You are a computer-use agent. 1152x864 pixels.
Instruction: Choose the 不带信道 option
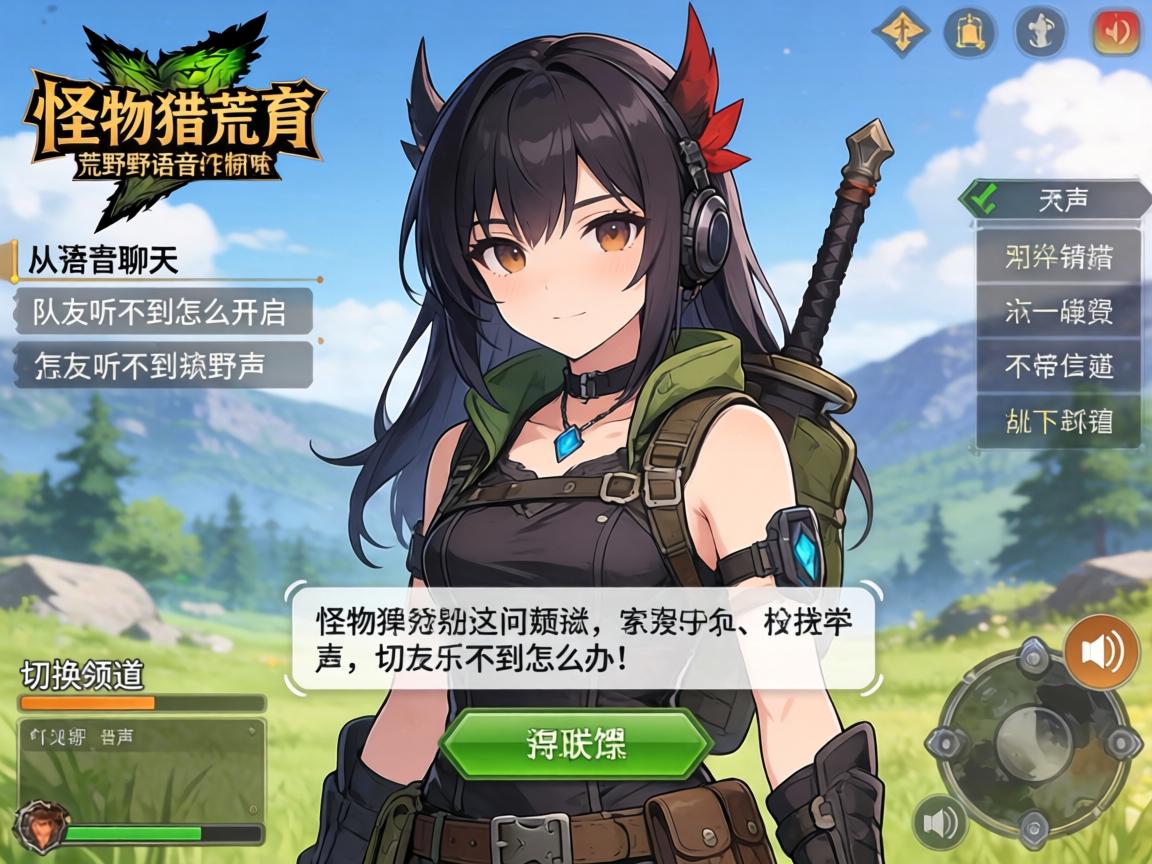pos(1058,366)
